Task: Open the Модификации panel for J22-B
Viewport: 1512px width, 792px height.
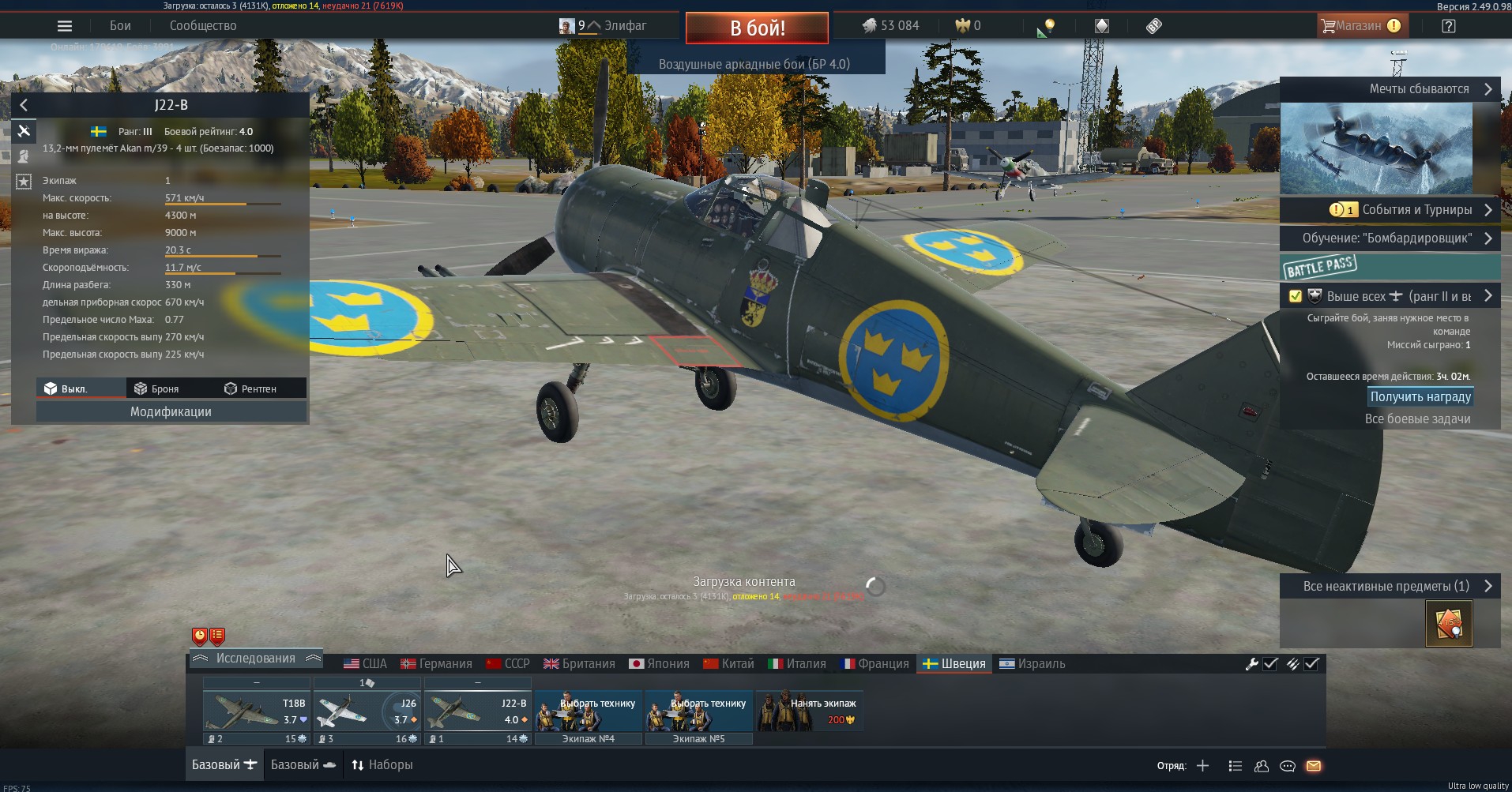Action: (x=171, y=412)
